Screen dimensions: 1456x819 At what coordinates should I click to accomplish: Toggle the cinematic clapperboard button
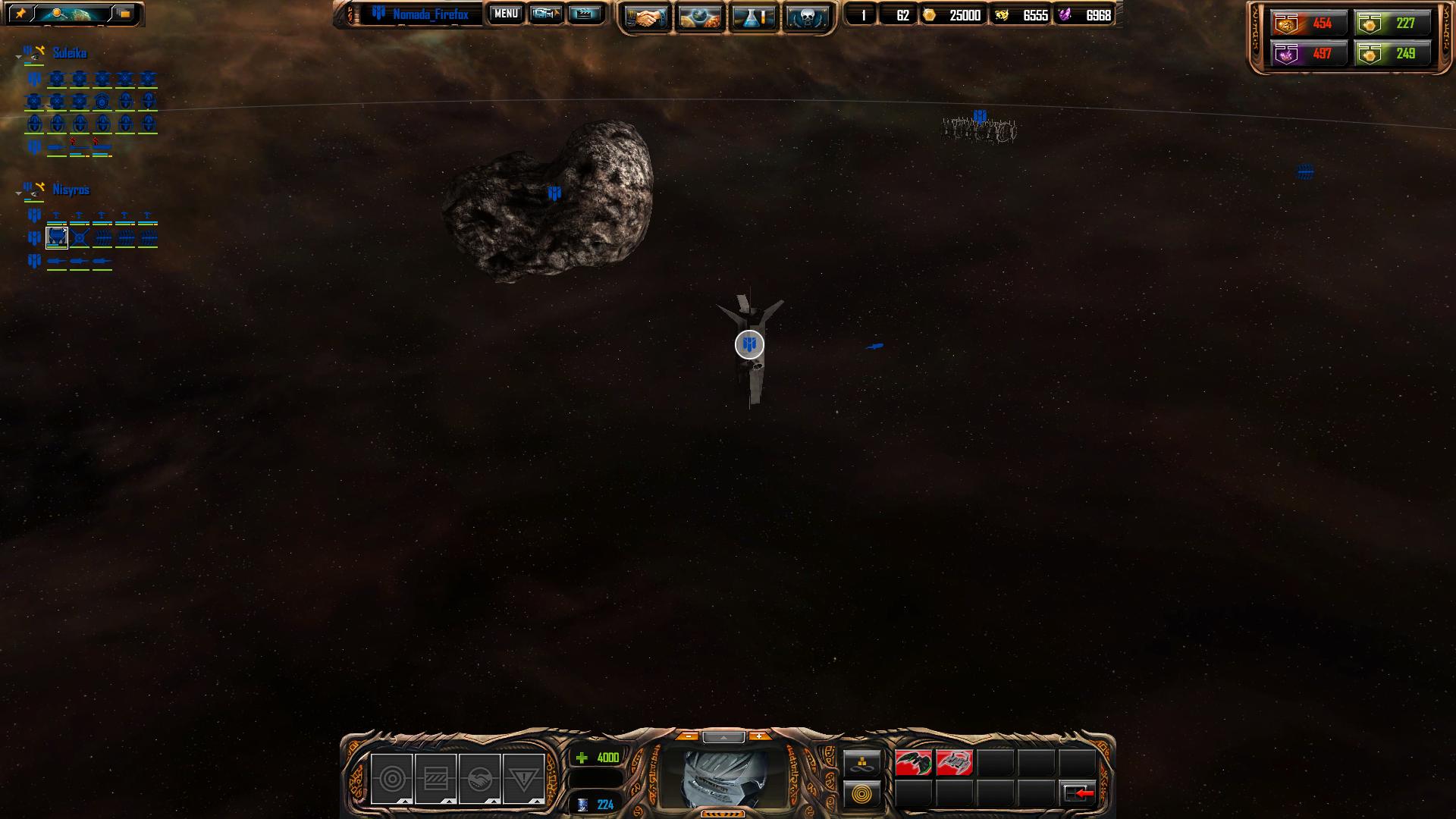point(584,14)
